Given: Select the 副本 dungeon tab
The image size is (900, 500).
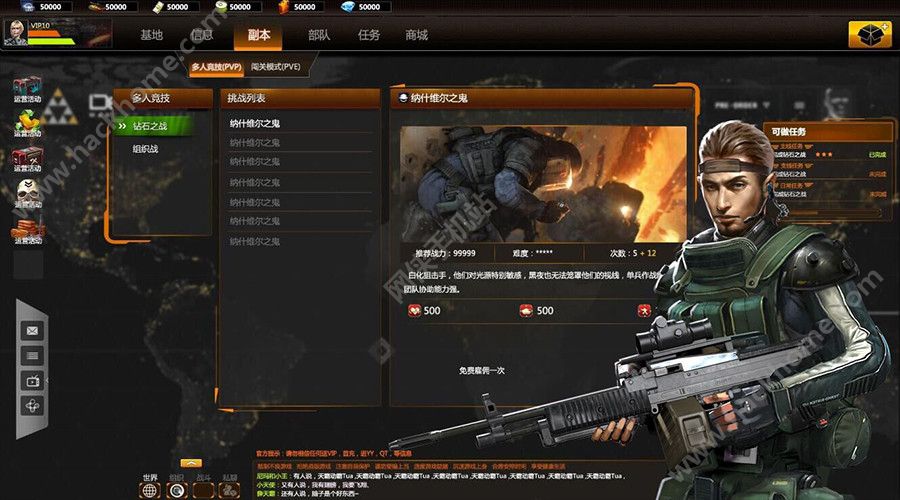Looking at the screenshot, I should (x=258, y=35).
